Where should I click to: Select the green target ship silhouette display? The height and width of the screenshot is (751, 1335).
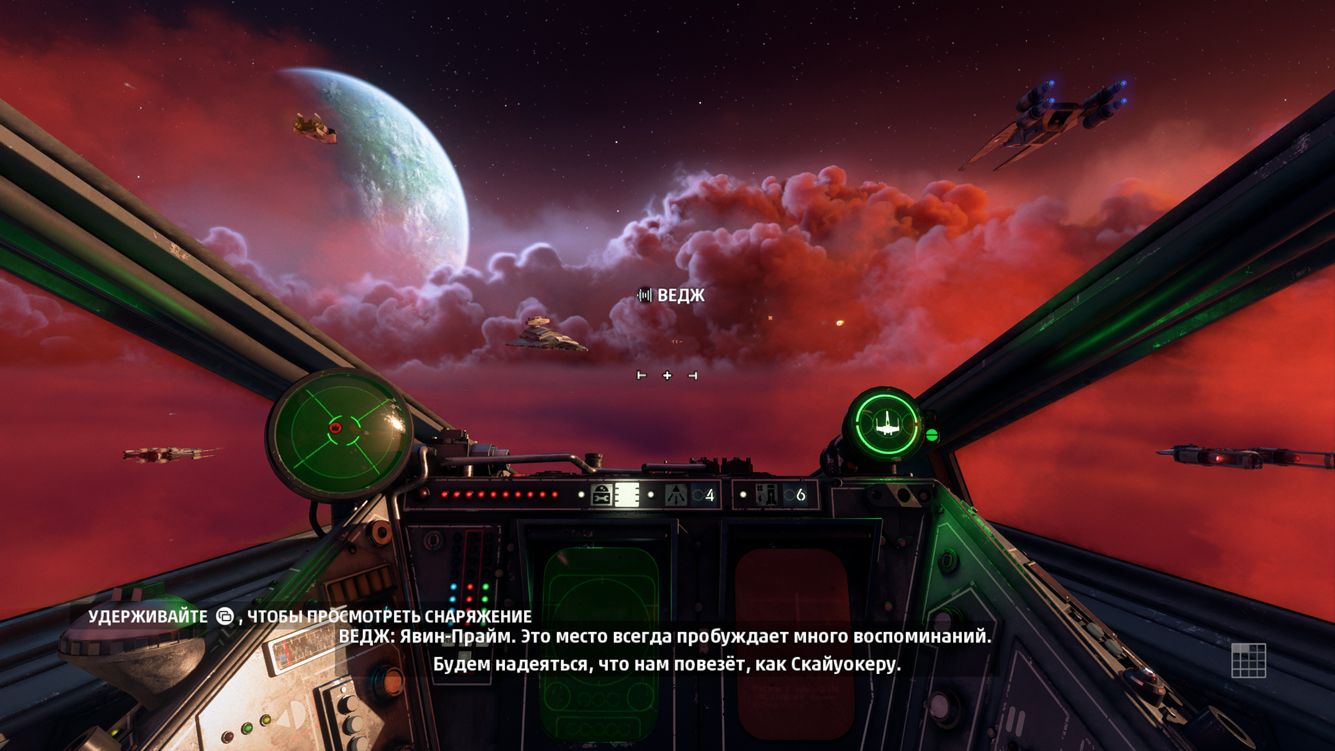coord(886,424)
